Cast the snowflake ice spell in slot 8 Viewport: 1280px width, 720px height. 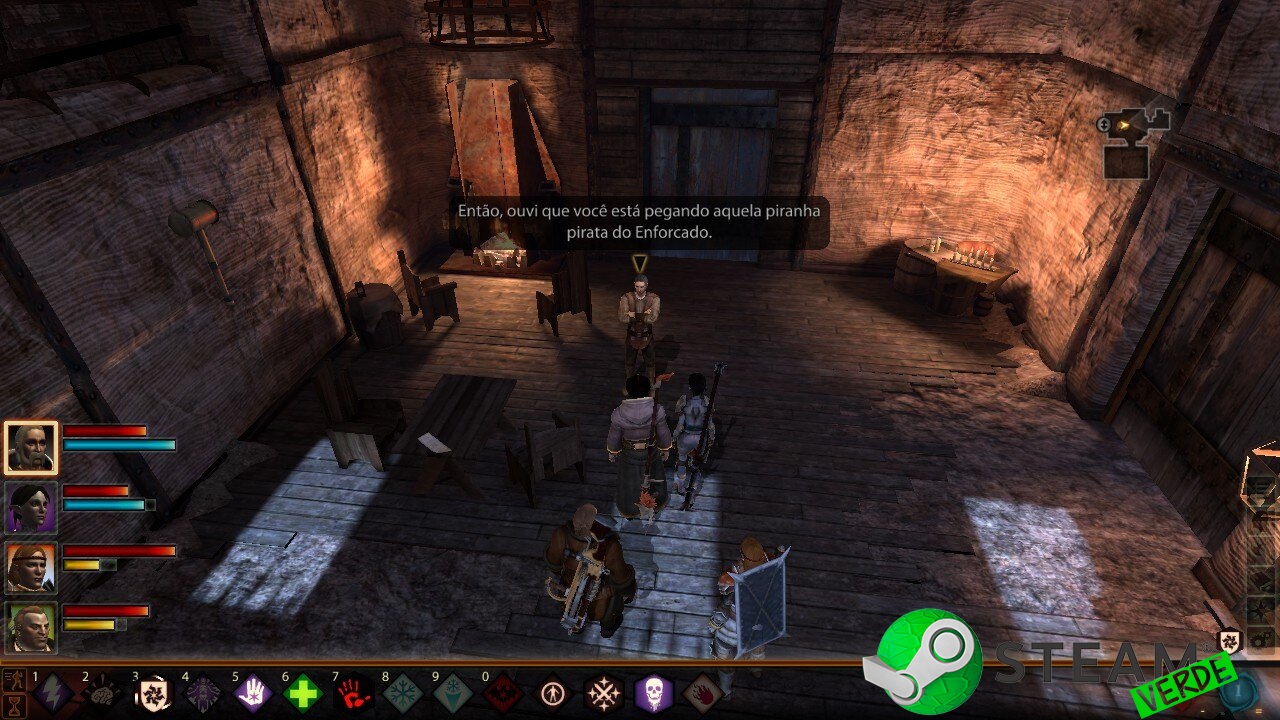coord(403,692)
